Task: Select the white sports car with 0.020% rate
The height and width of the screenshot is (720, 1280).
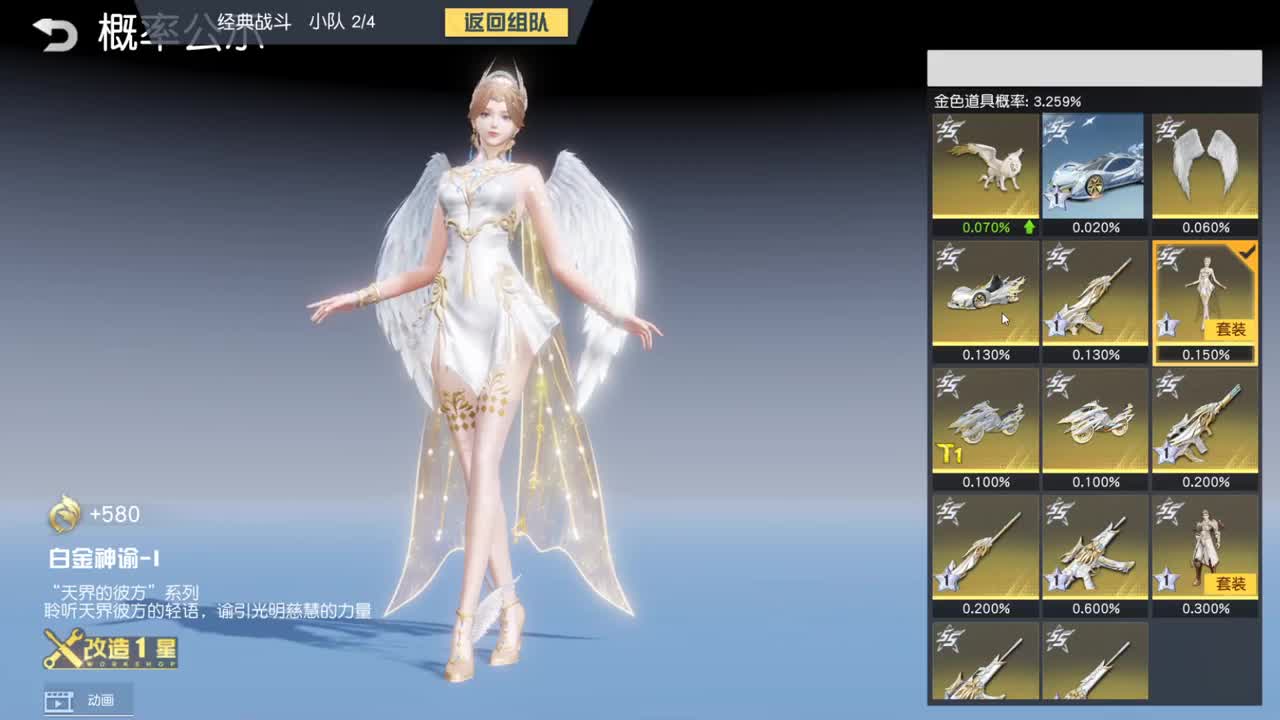Action: click(1094, 168)
